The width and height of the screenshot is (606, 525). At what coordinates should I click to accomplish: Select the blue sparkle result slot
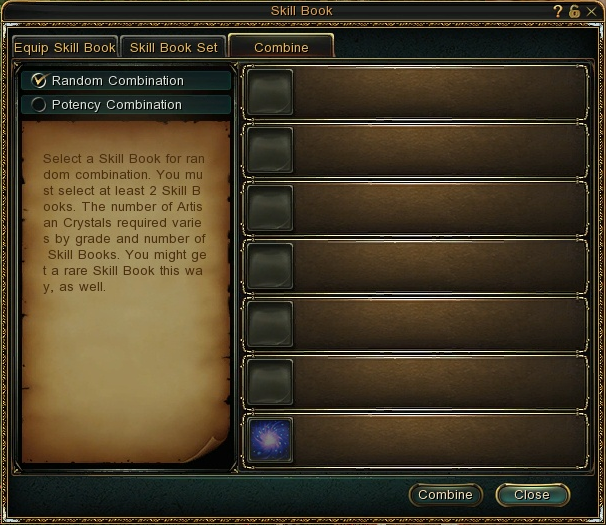[x=269, y=440]
